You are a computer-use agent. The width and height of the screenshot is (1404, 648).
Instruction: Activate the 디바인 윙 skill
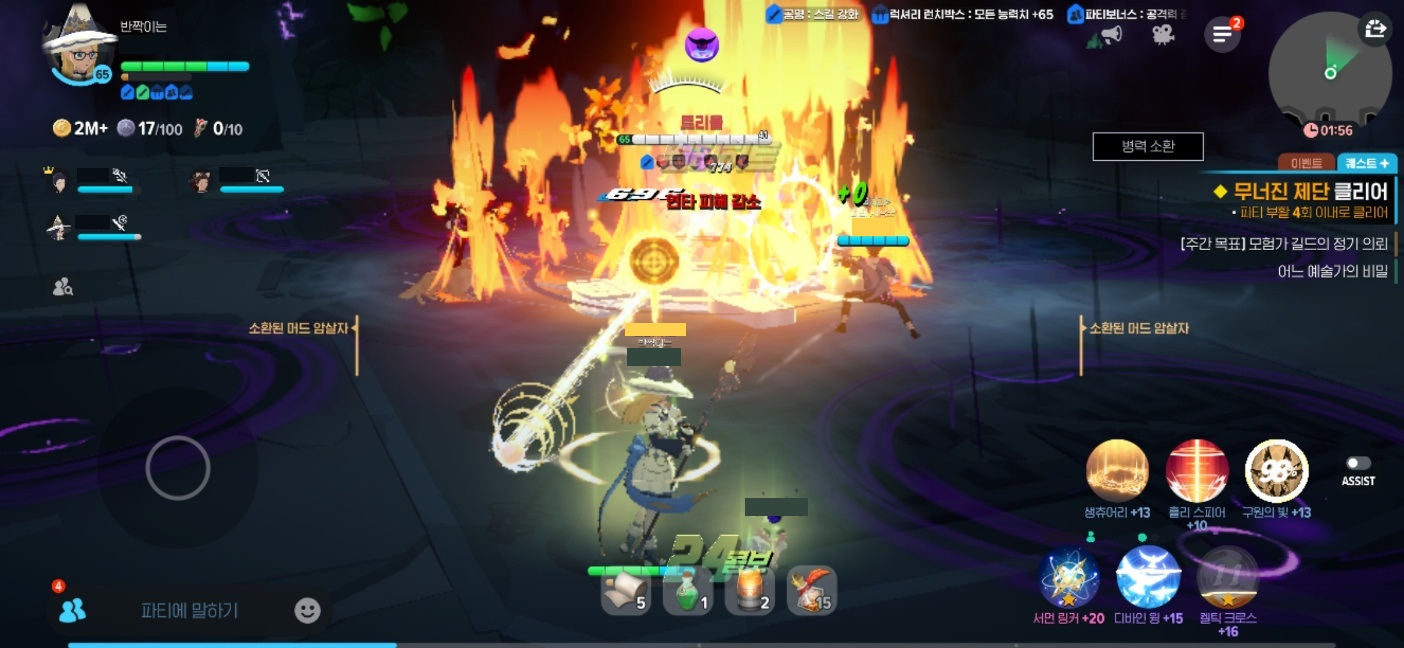click(1148, 577)
